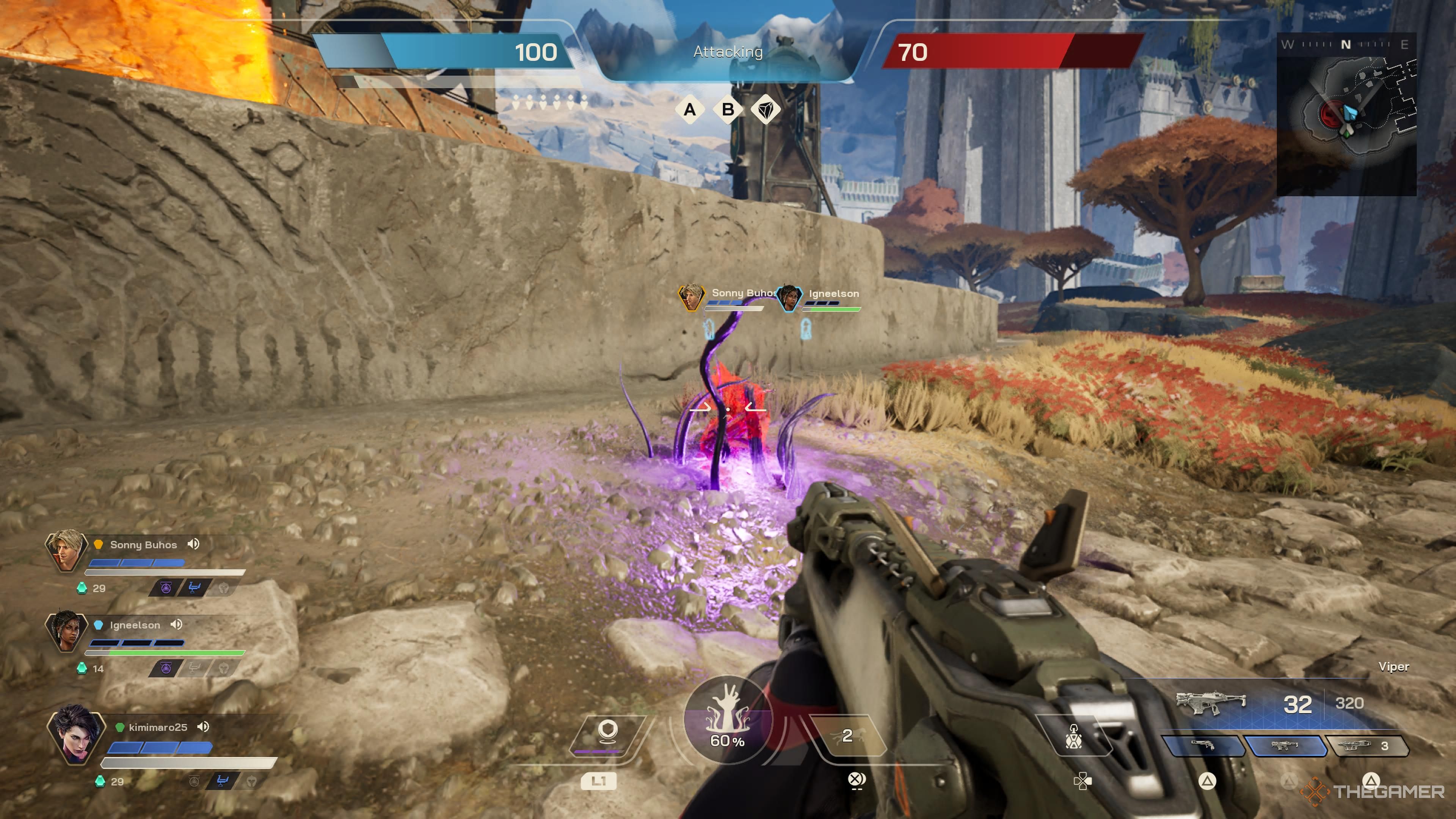Click kimimaro25's blue turret perk icon
Viewport: 1456px width, 819px height.
pyautogui.click(x=222, y=781)
